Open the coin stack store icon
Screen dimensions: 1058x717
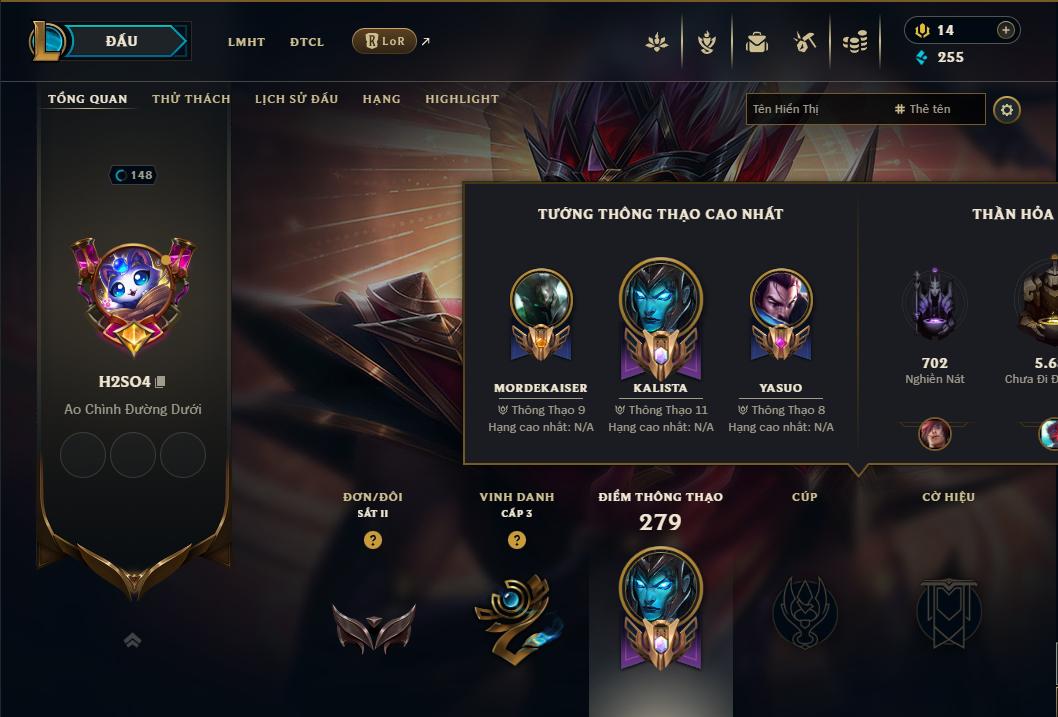pos(854,42)
